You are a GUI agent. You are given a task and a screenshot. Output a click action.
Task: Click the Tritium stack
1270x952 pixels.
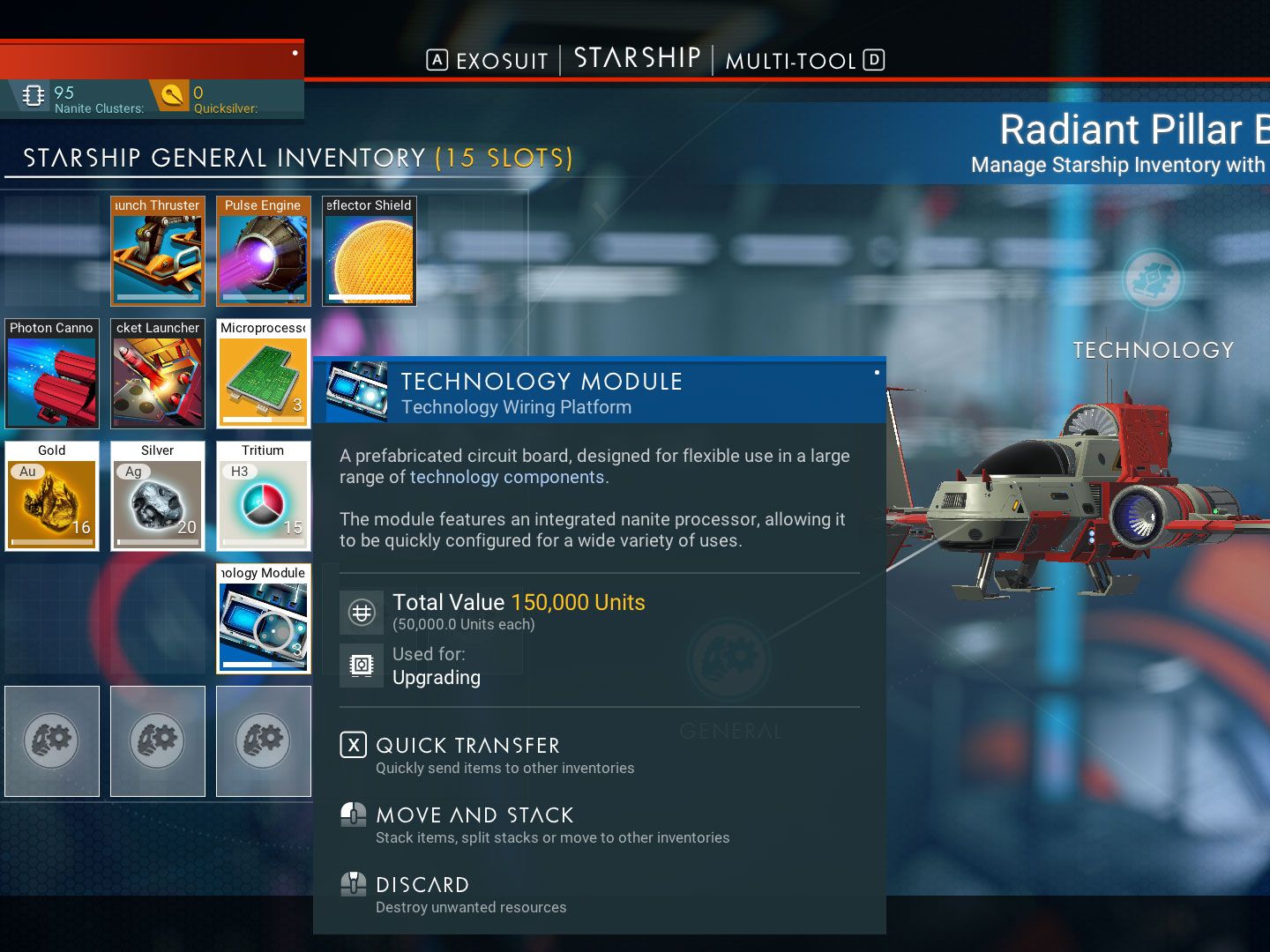(264, 496)
